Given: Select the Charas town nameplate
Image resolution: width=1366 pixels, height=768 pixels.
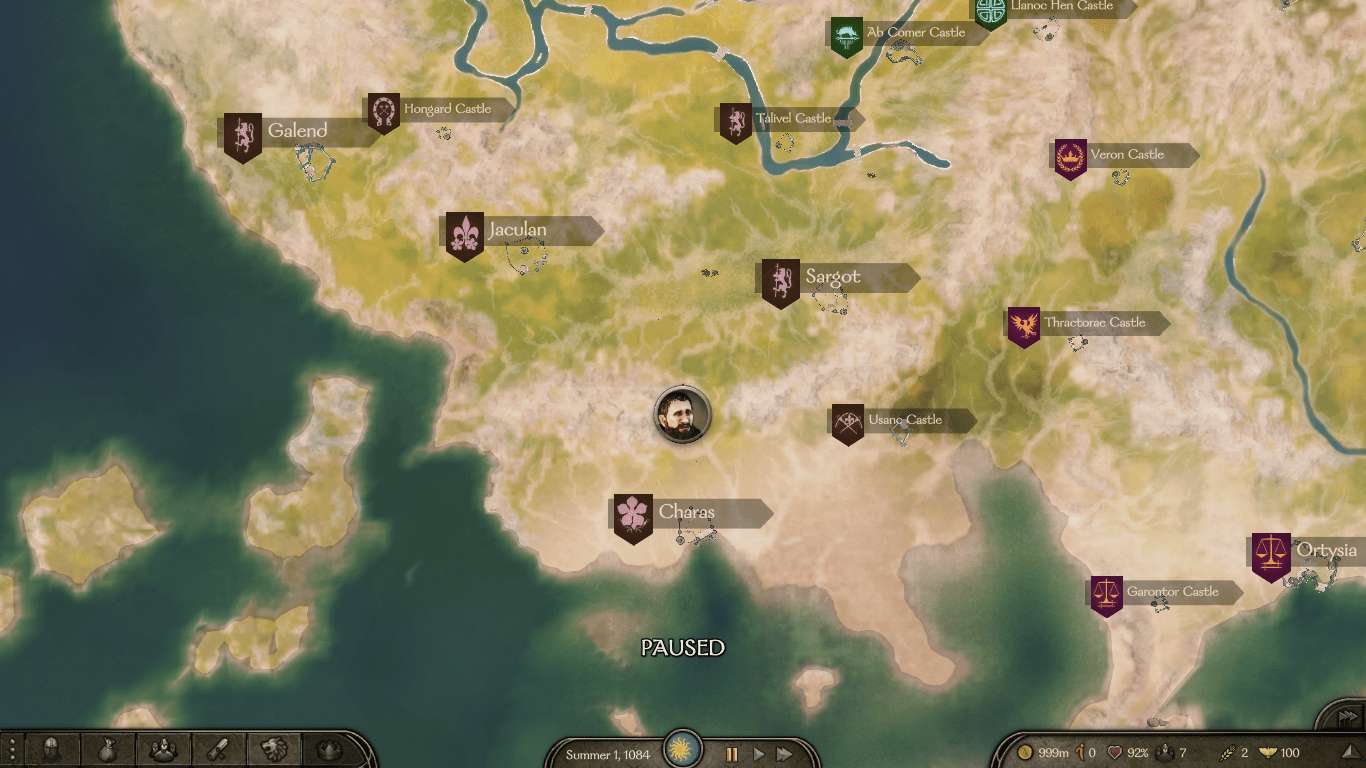Looking at the screenshot, I should point(686,513).
